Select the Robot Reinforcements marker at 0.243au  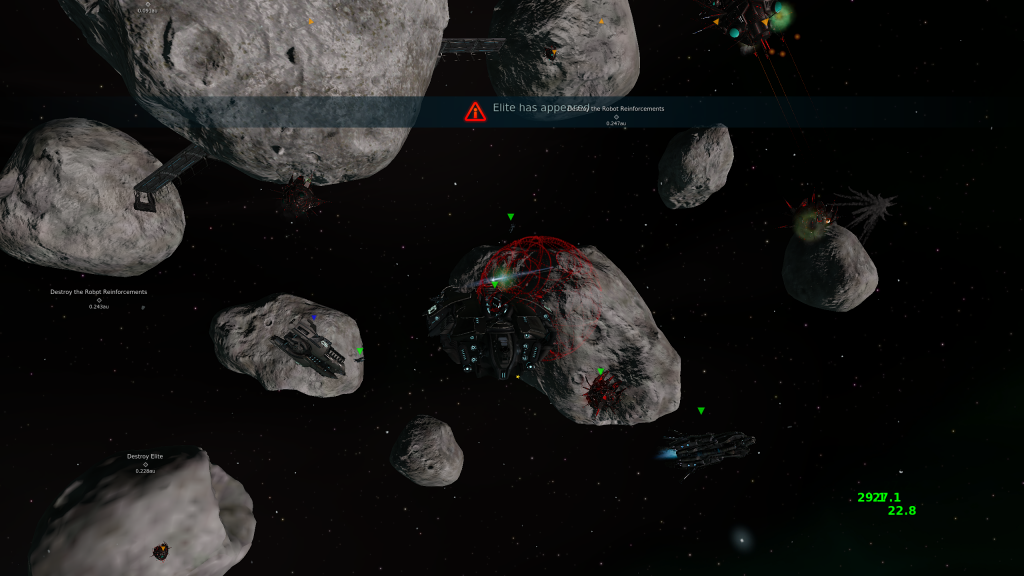[x=99, y=299]
